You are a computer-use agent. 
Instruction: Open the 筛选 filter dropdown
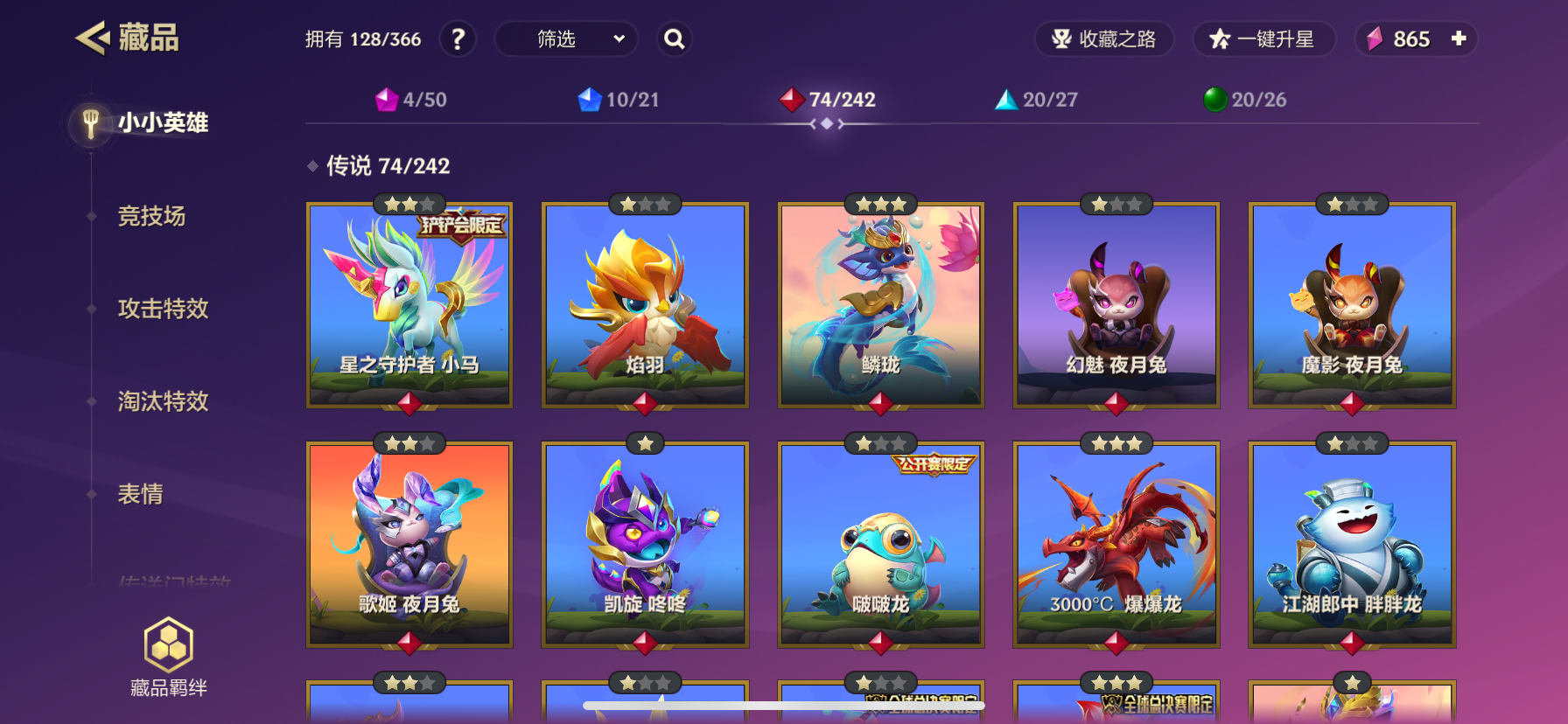point(566,39)
